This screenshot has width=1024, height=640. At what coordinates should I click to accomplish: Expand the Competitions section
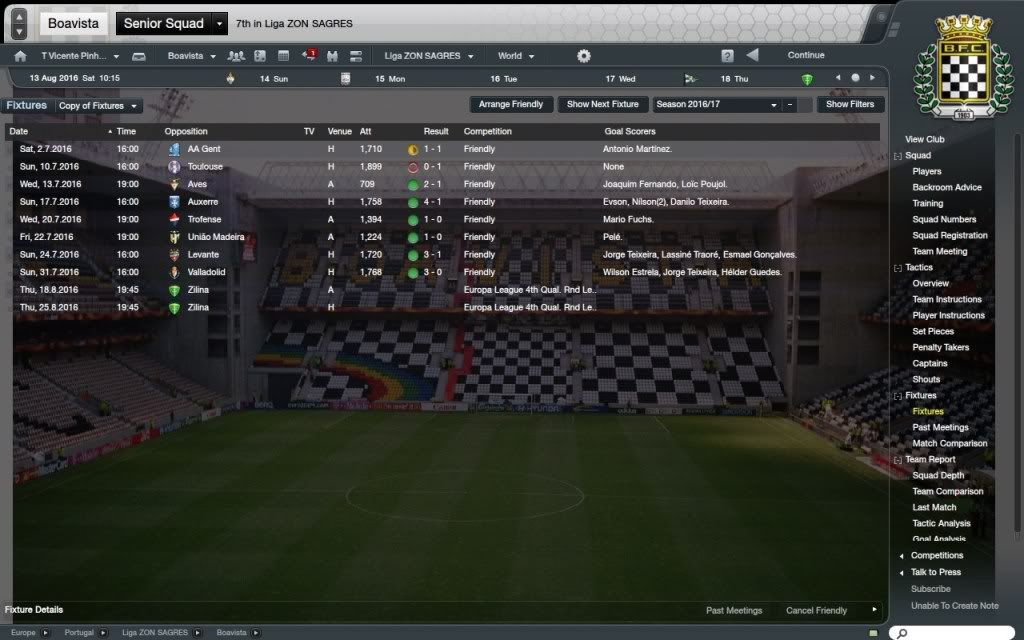click(x=936, y=556)
